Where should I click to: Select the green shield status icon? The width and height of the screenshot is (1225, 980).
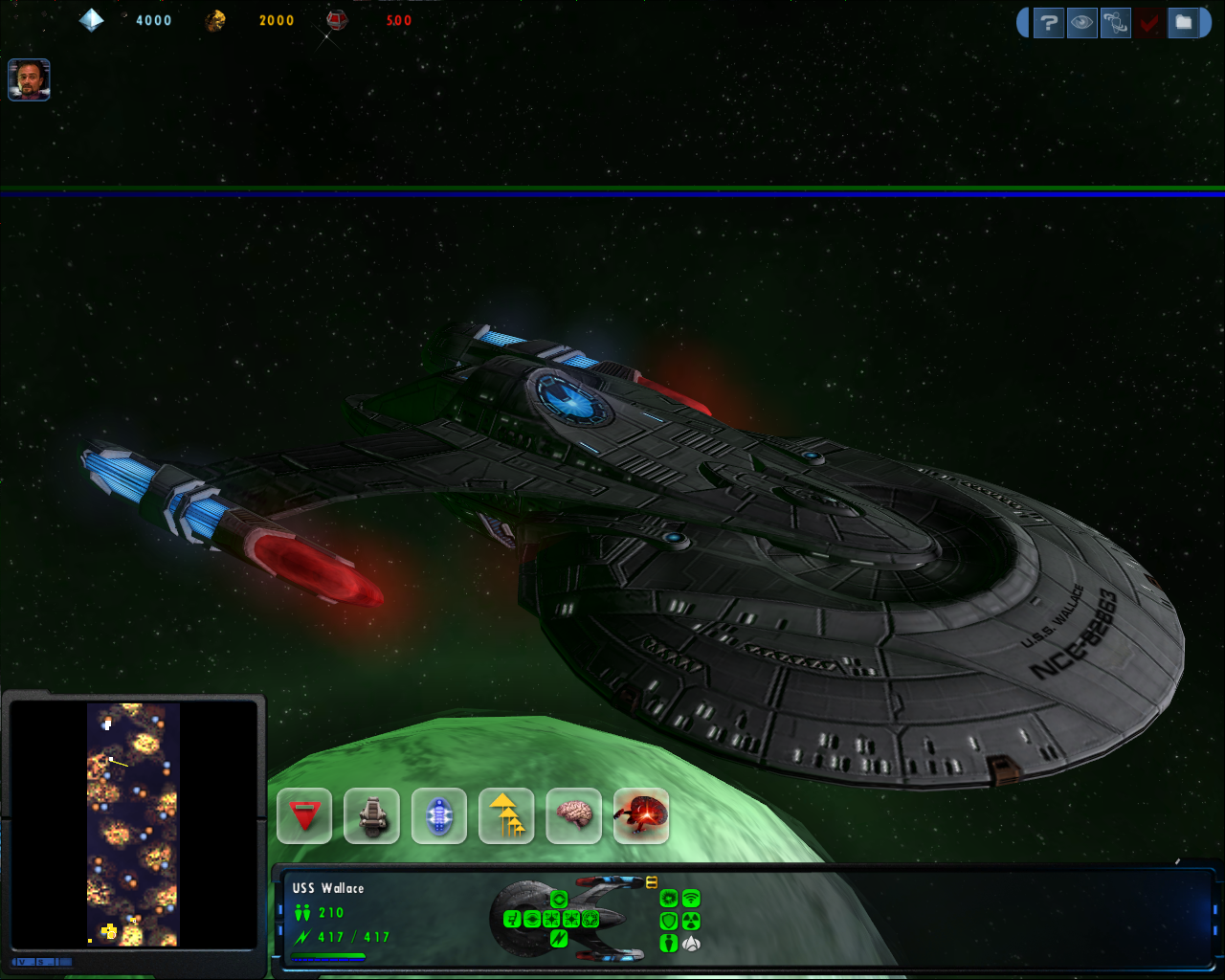669,921
